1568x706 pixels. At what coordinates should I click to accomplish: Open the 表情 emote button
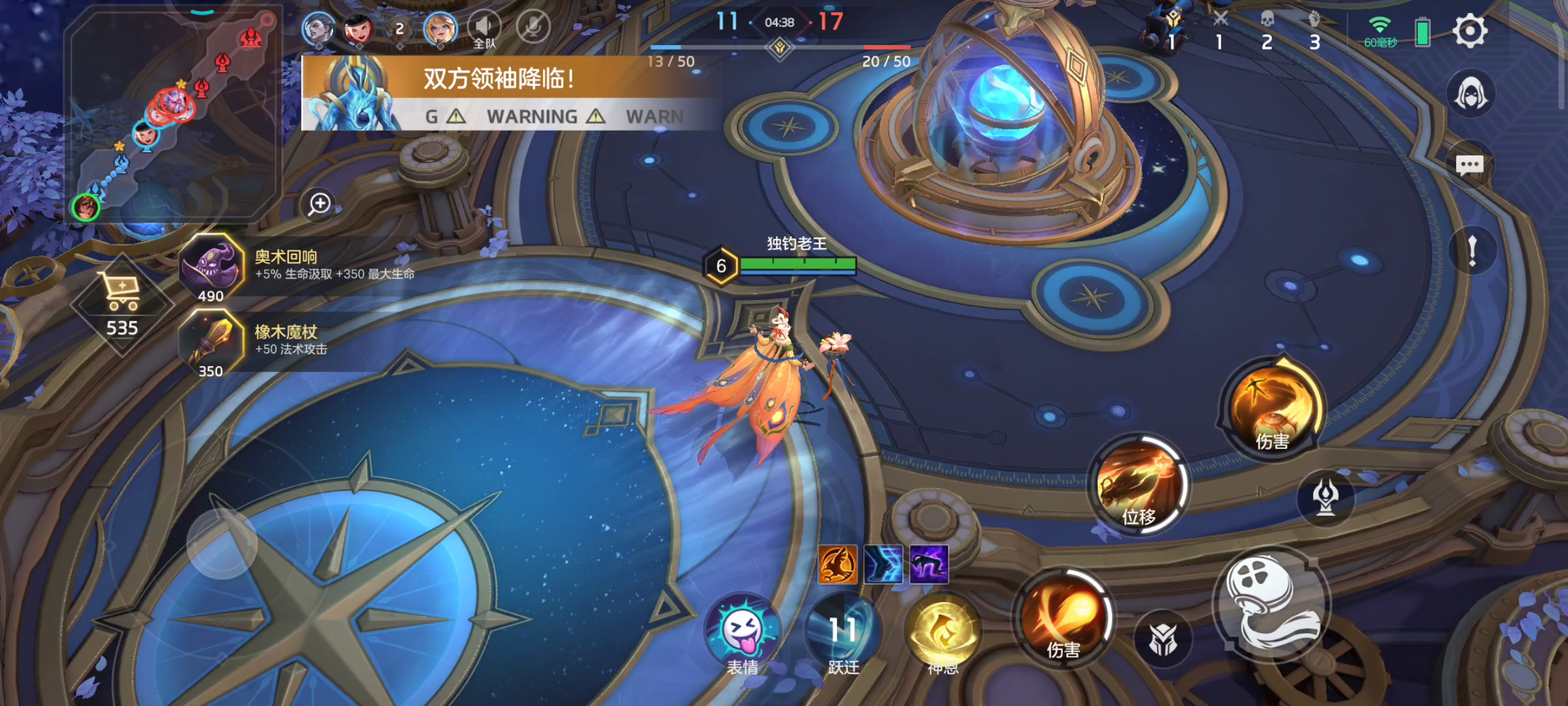pyautogui.click(x=743, y=632)
